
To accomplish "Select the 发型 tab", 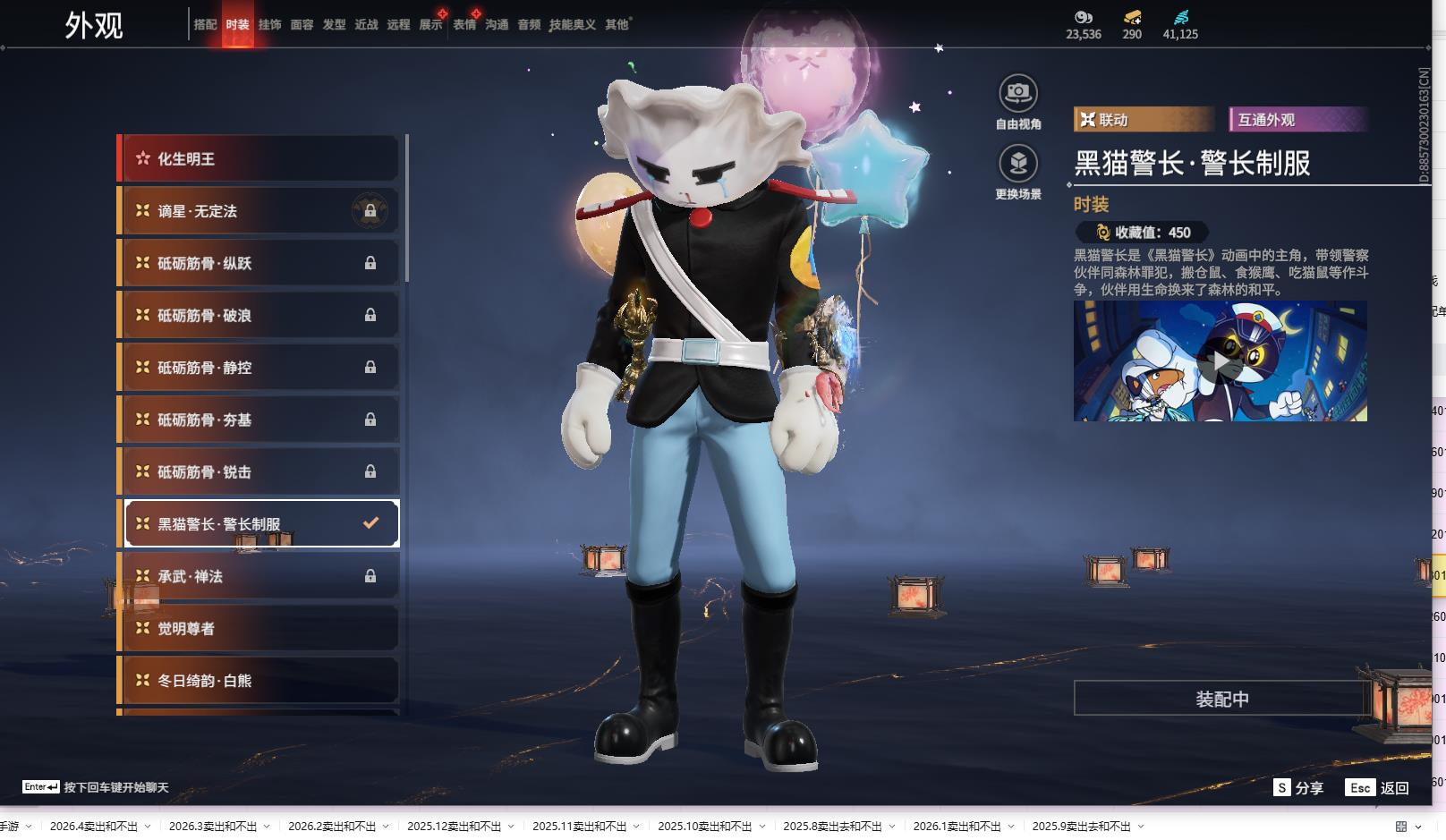I will click(x=334, y=25).
